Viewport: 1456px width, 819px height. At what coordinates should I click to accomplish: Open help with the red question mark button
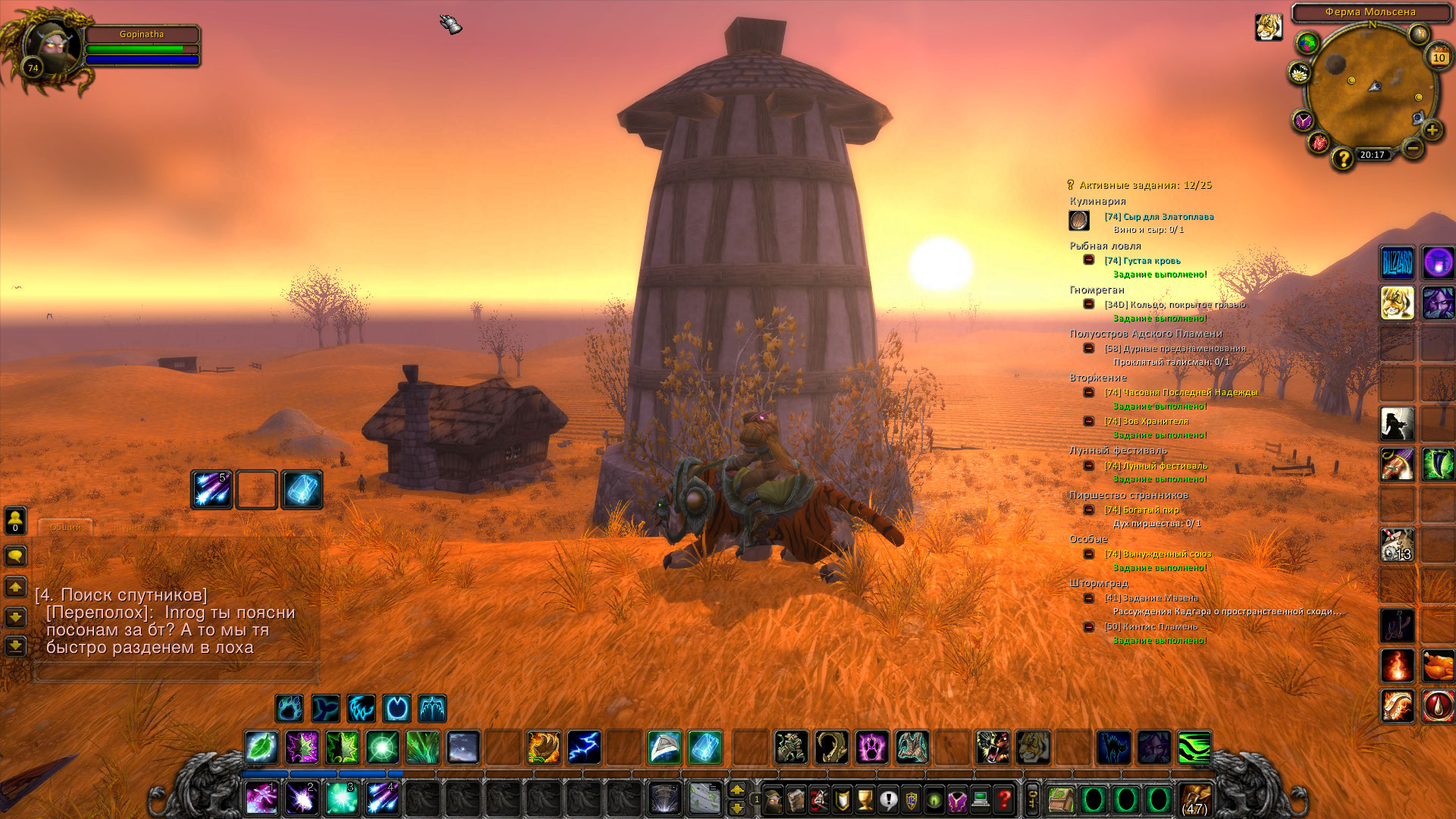(x=1002, y=800)
